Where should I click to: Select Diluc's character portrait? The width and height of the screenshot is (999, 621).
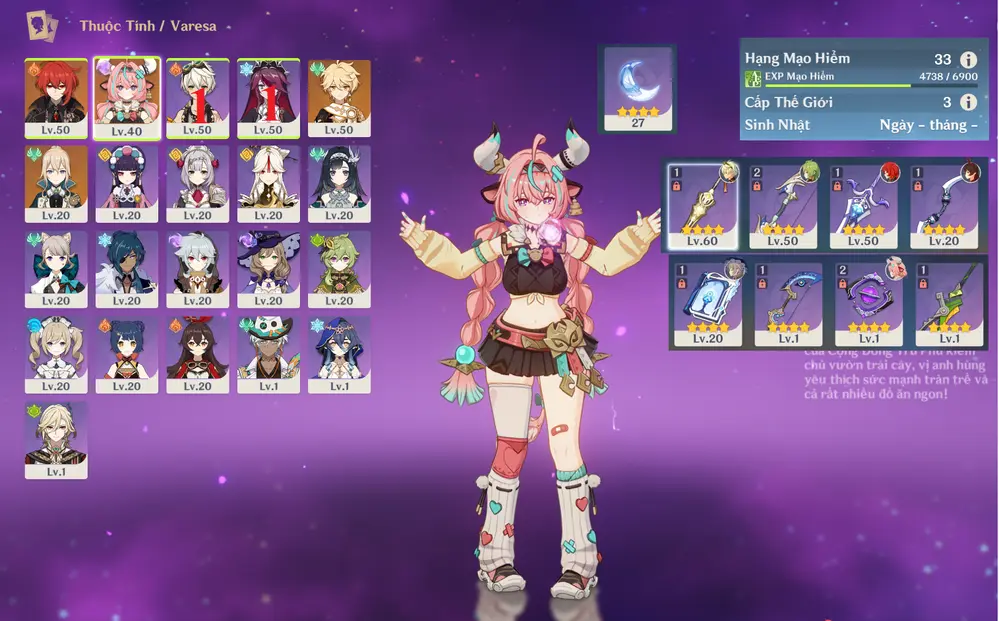(x=55, y=97)
